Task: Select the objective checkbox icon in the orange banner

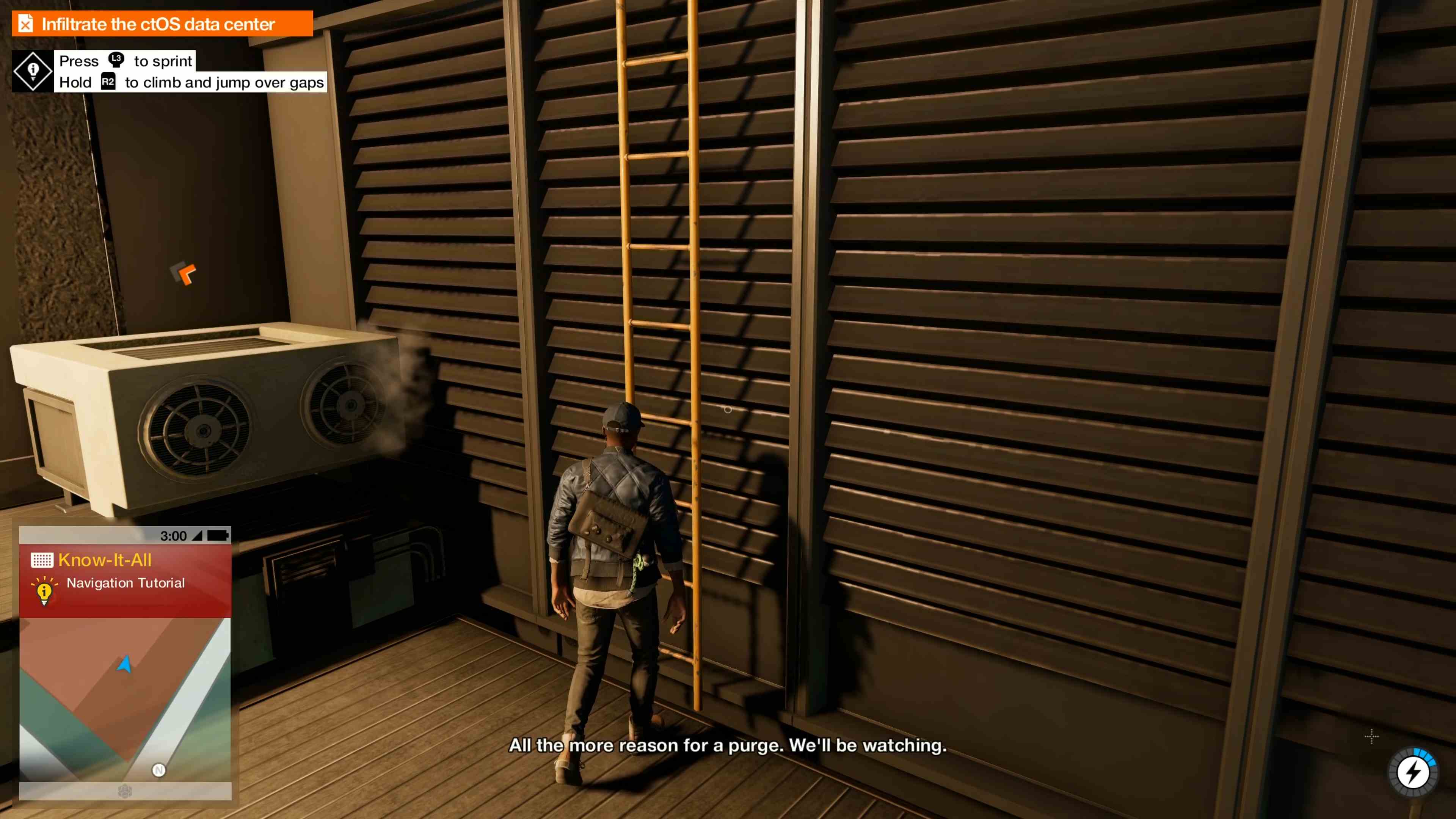Action: (x=25, y=23)
